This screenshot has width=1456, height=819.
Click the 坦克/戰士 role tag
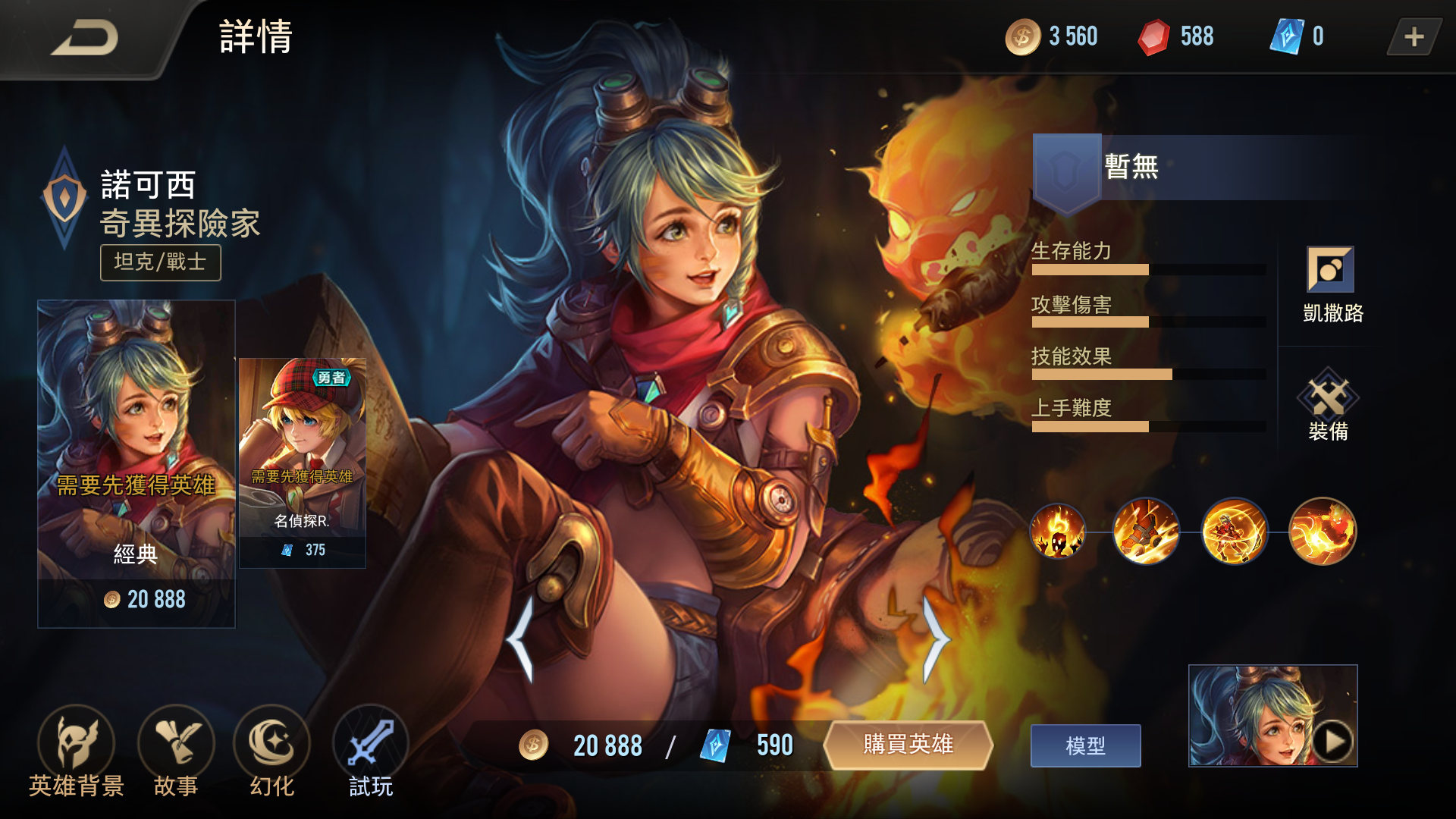coord(159,263)
